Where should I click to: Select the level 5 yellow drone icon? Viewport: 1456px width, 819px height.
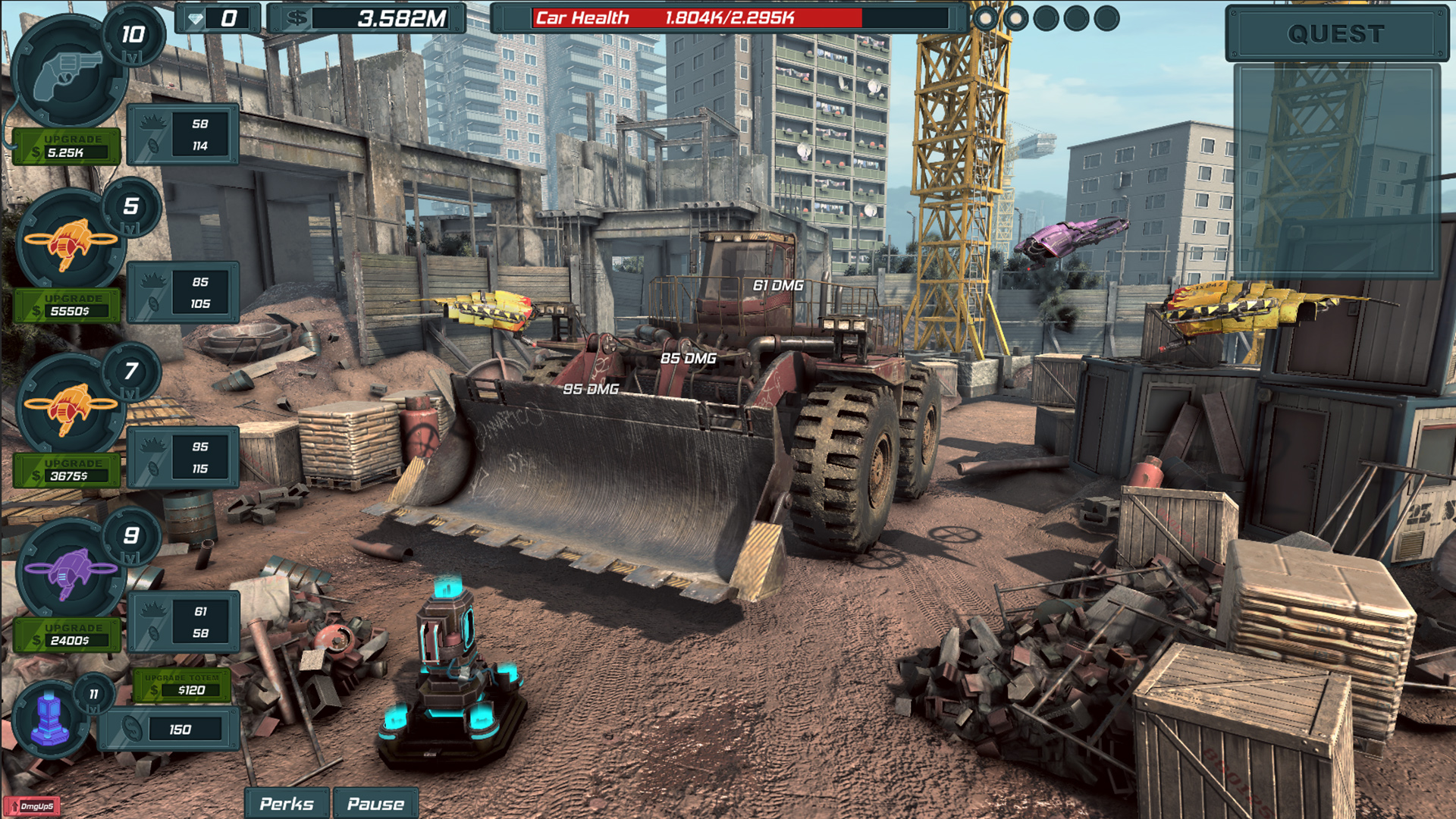point(70,243)
